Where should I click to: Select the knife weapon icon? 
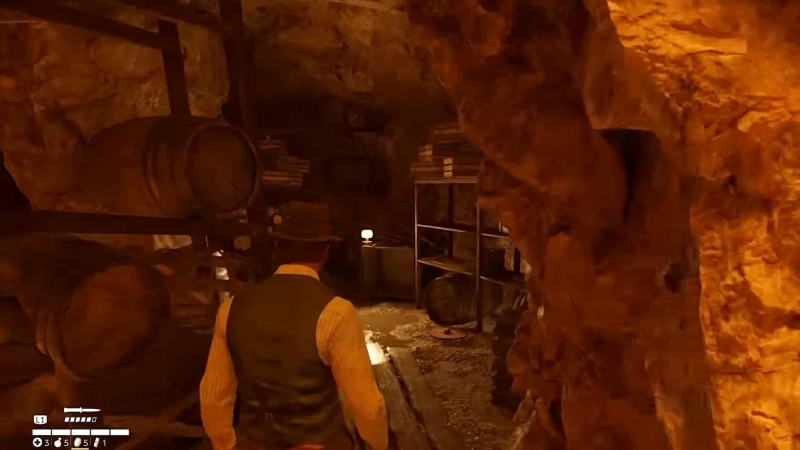(x=81, y=410)
